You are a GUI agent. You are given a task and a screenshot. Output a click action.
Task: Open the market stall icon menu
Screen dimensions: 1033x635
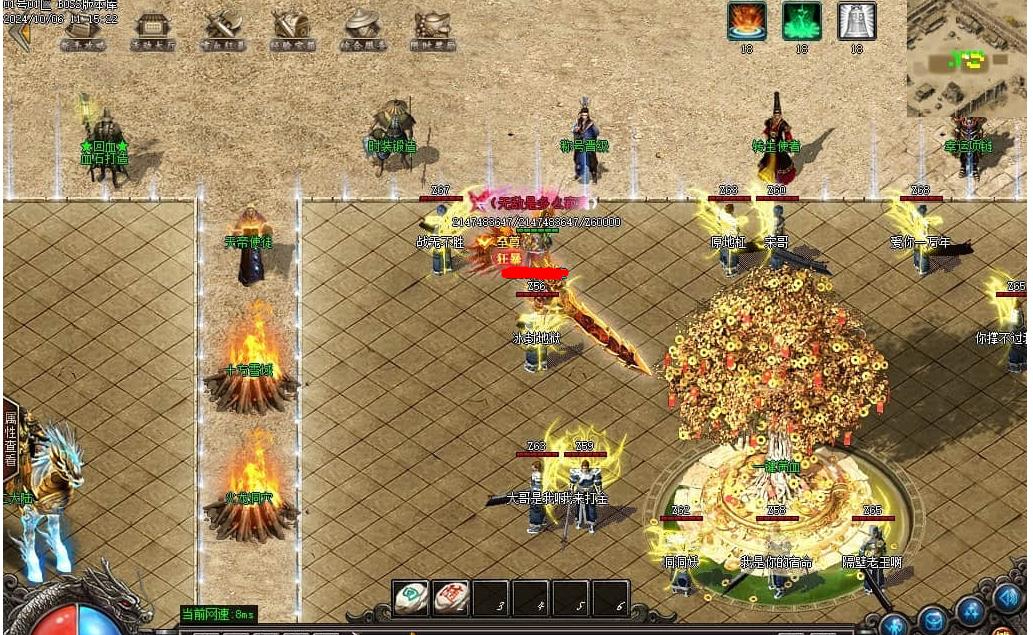tap(153, 30)
